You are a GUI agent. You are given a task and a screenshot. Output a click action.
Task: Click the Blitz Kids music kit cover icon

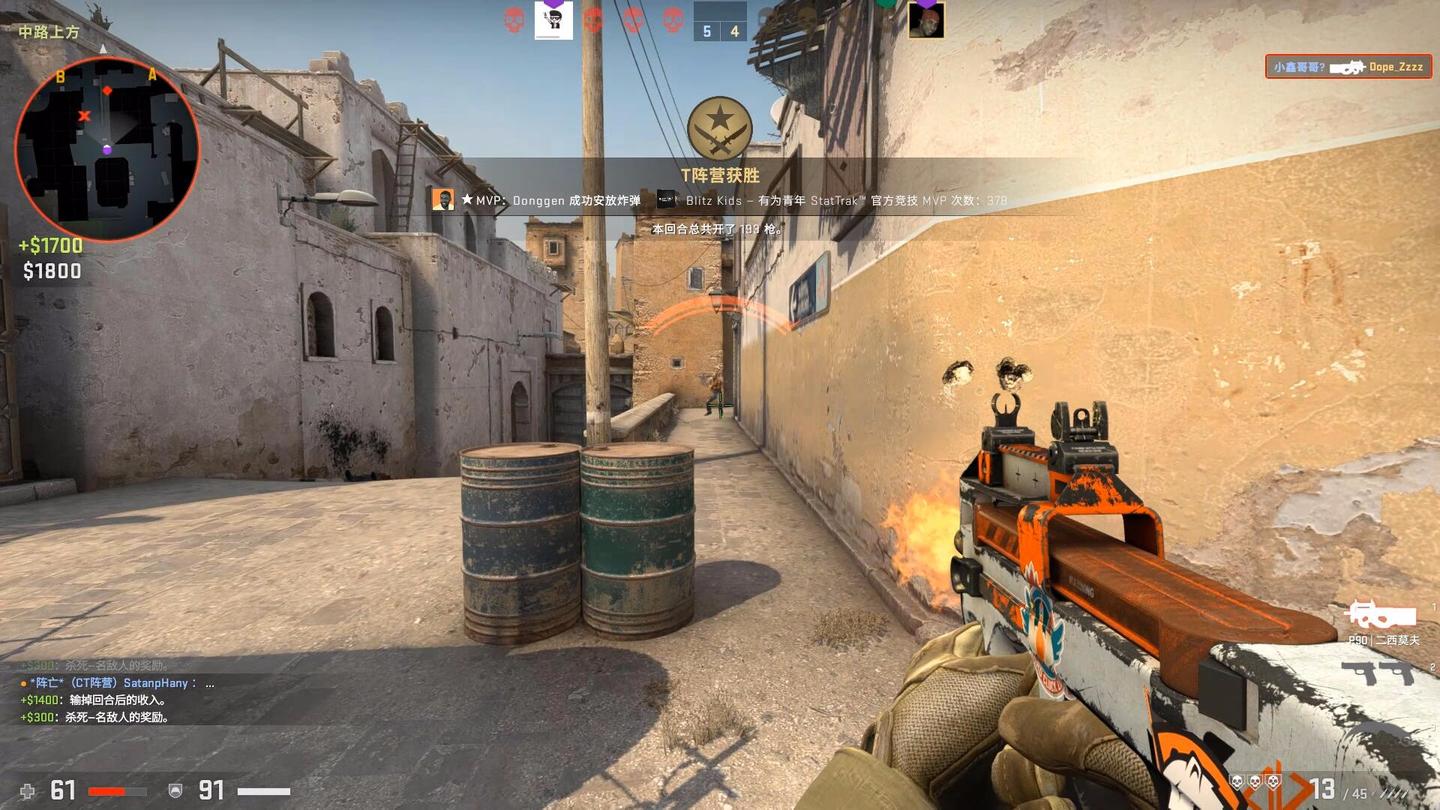tap(665, 200)
